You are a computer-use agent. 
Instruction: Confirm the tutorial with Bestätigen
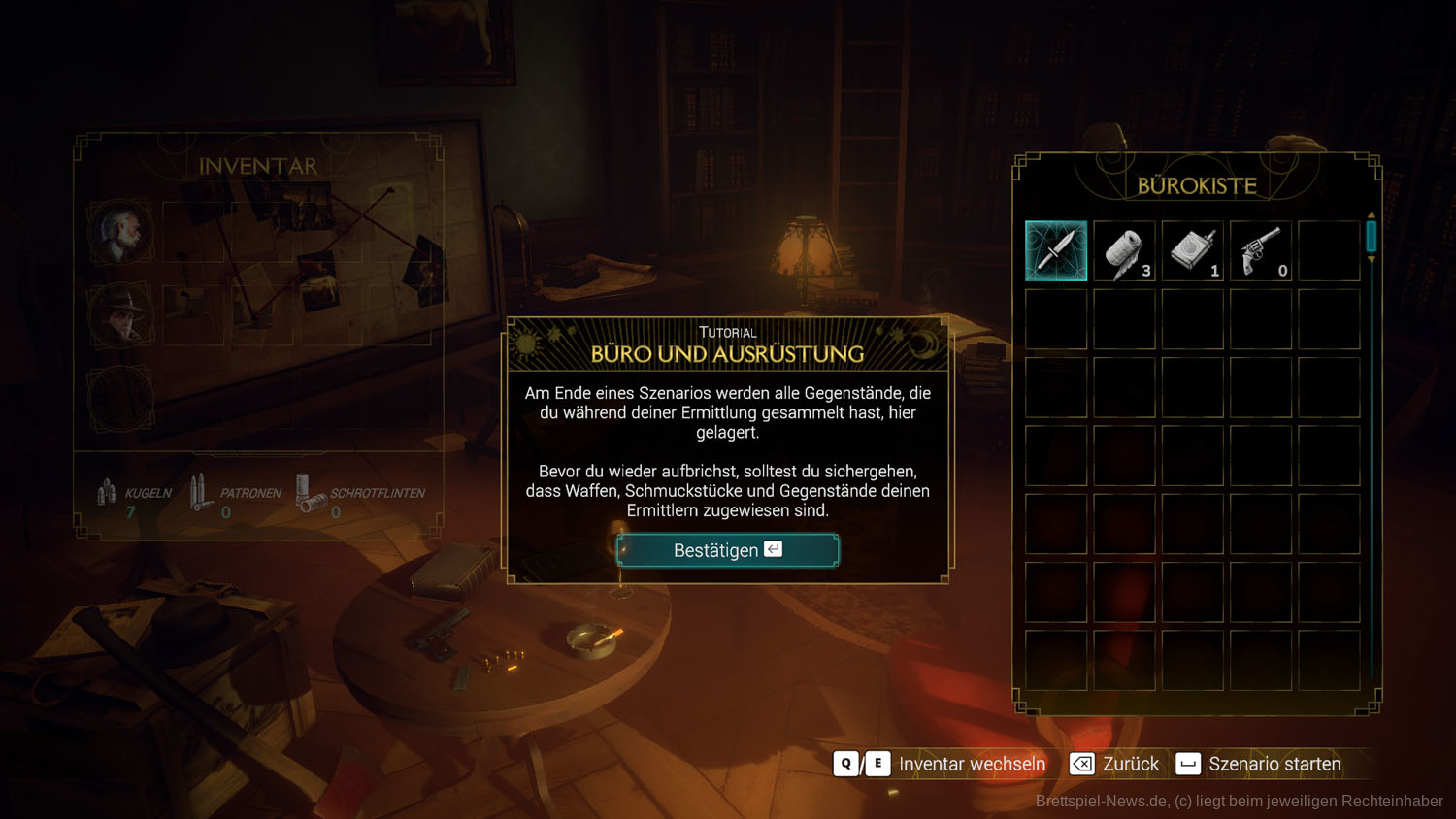[x=727, y=550]
